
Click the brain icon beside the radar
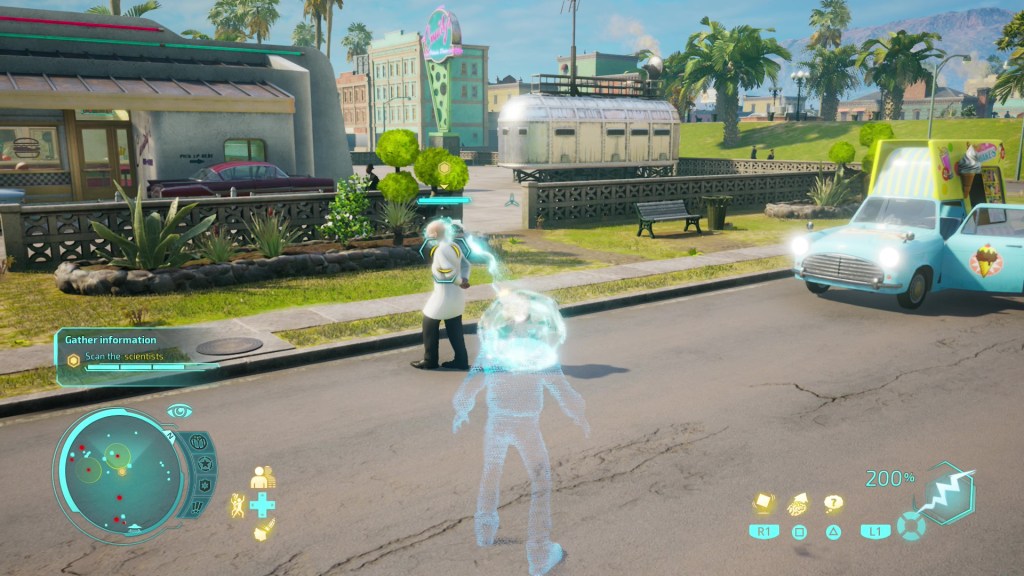coord(197,442)
